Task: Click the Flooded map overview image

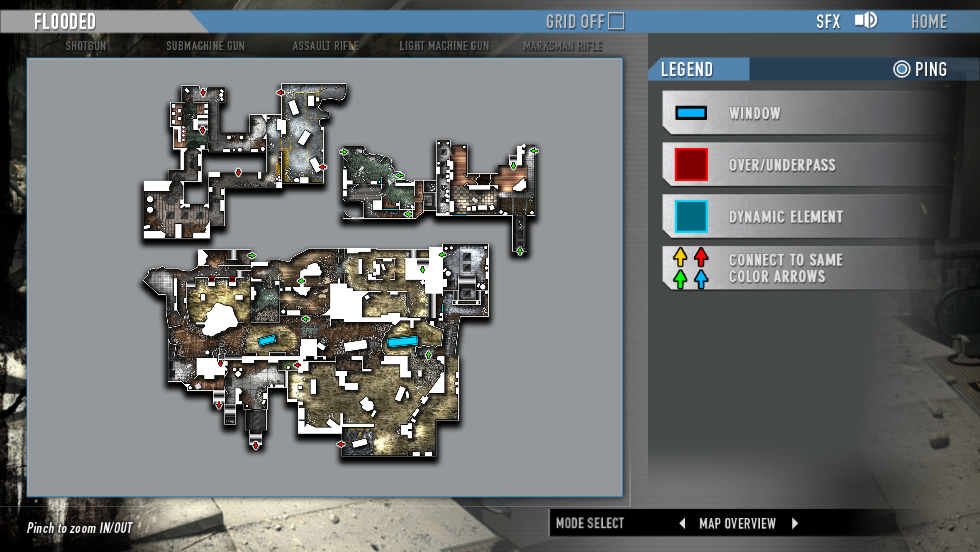Action: pos(325,277)
